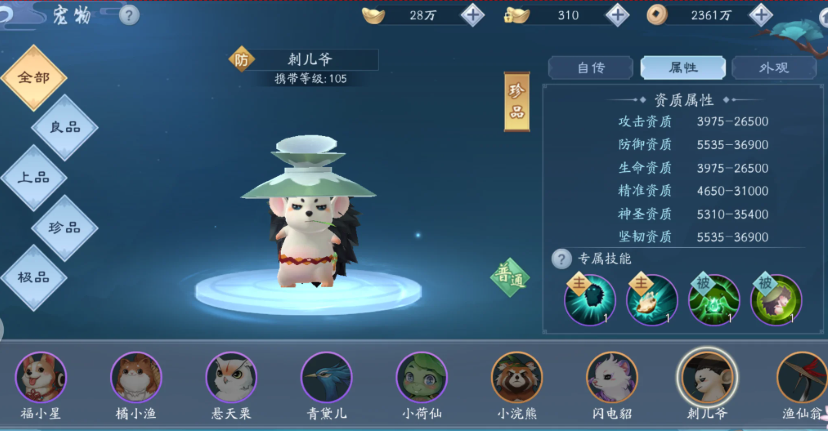The image size is (828, 431).
Task: Select the 闪电貂 pet thumbnail
Action: click(611, 378)
